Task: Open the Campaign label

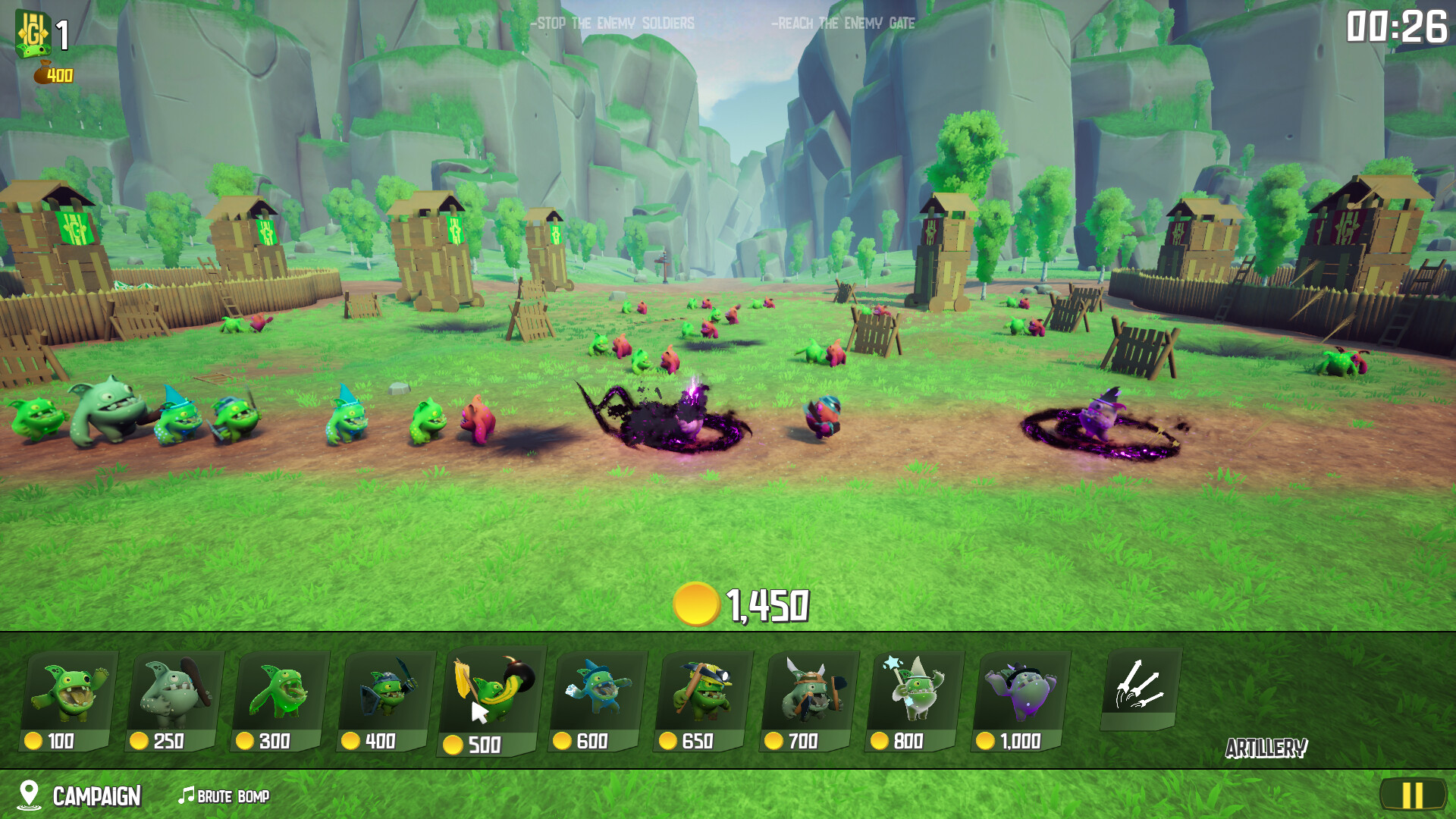Action: (x=96, y=796)
